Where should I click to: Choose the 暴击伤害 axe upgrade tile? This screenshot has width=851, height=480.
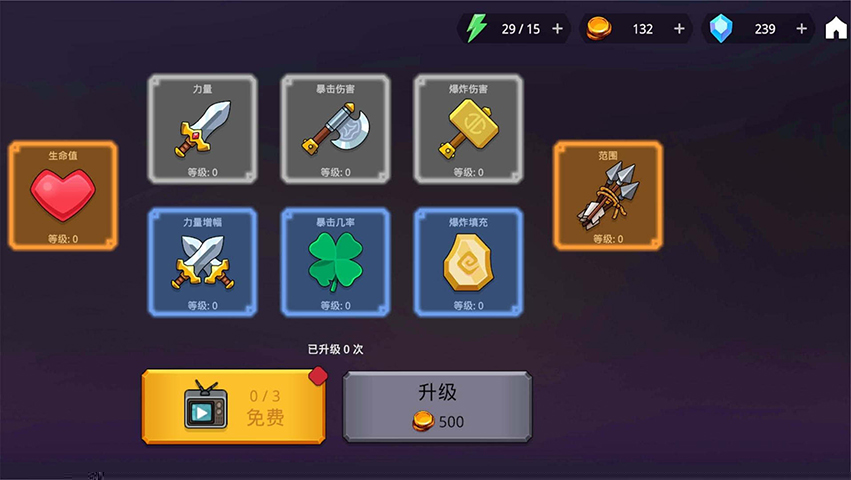[335, 129]
